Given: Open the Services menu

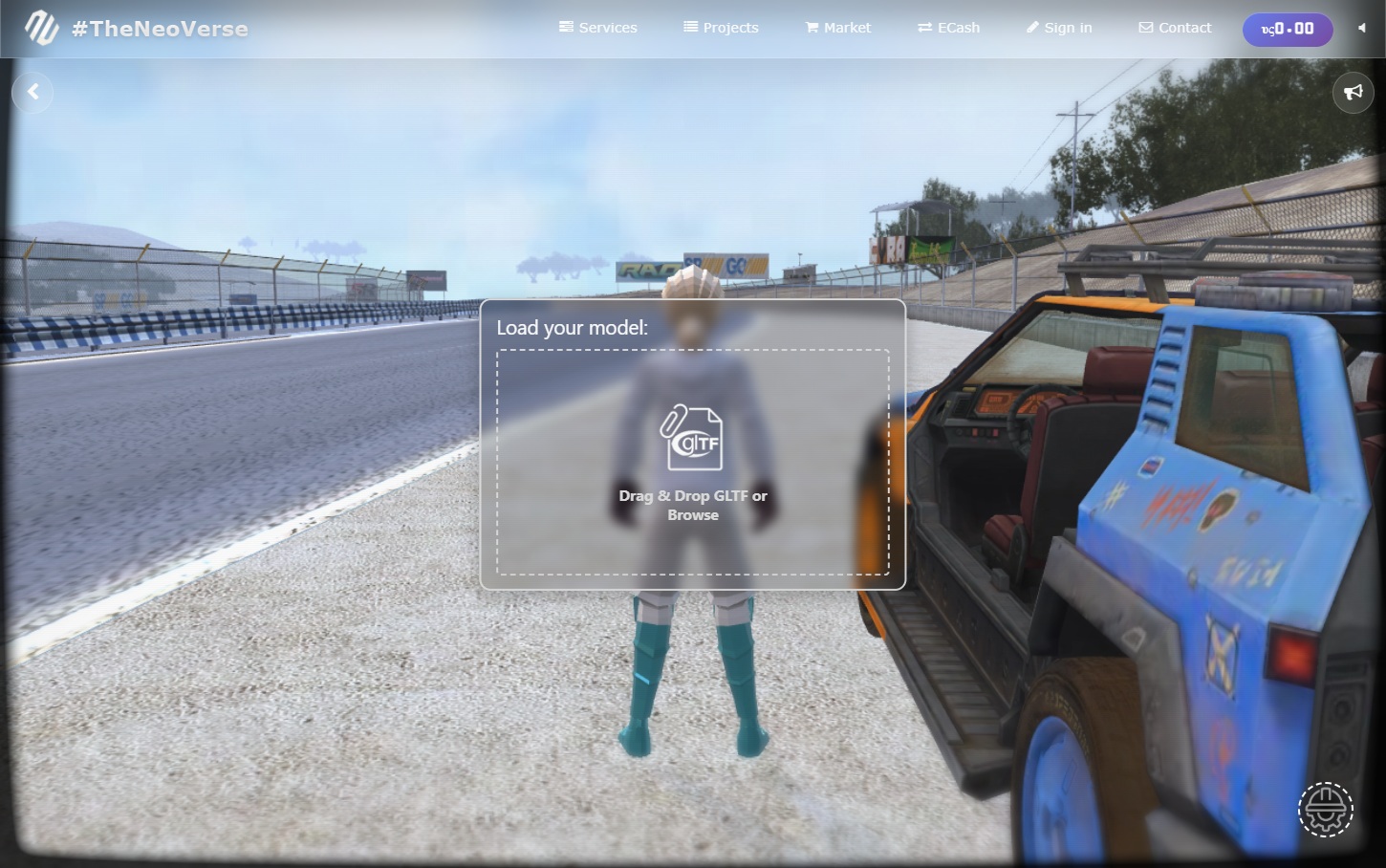Looking at the screenshot, I should tap(598, 28).
